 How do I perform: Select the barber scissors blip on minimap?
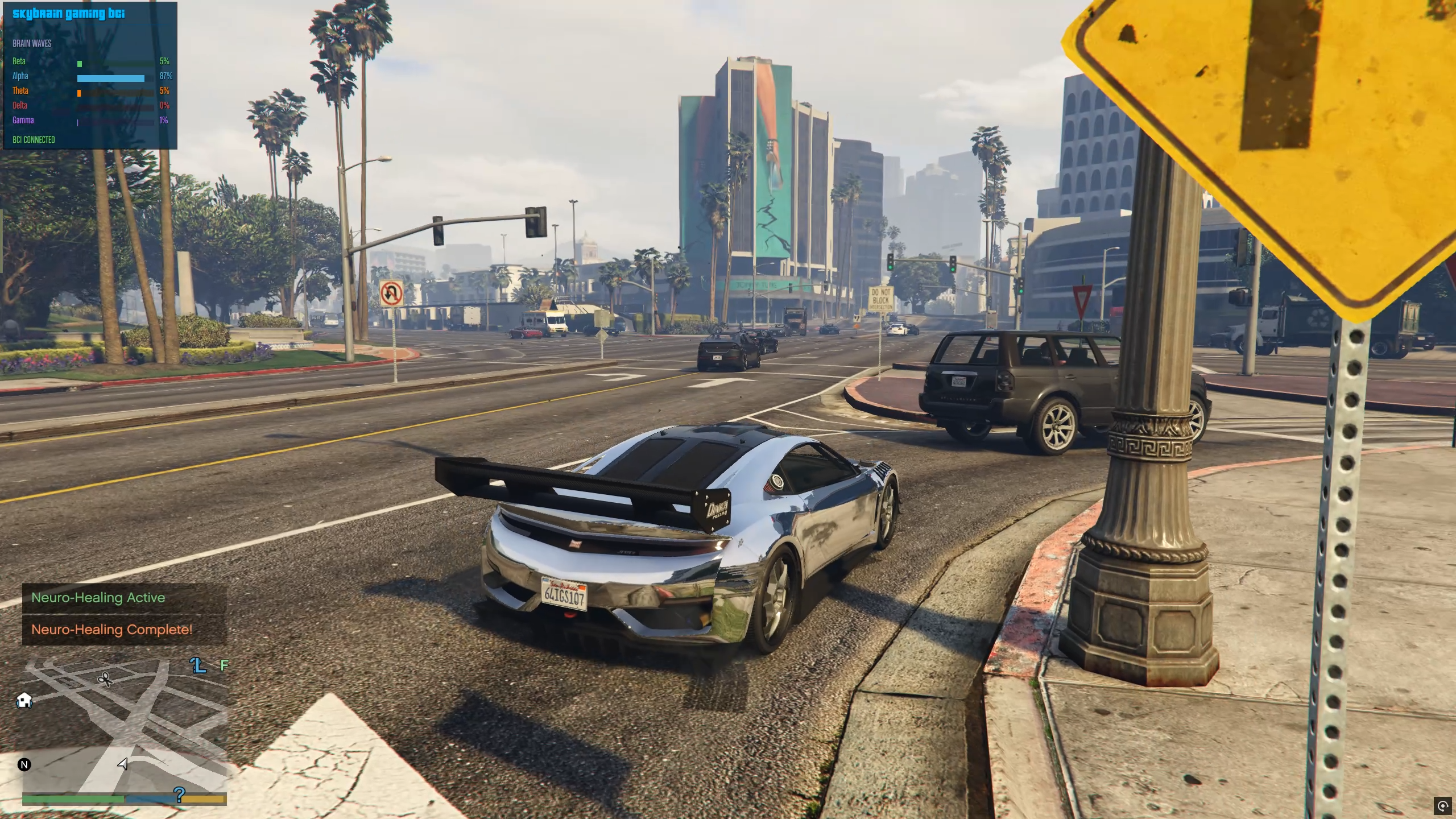(x=105, y=679)
